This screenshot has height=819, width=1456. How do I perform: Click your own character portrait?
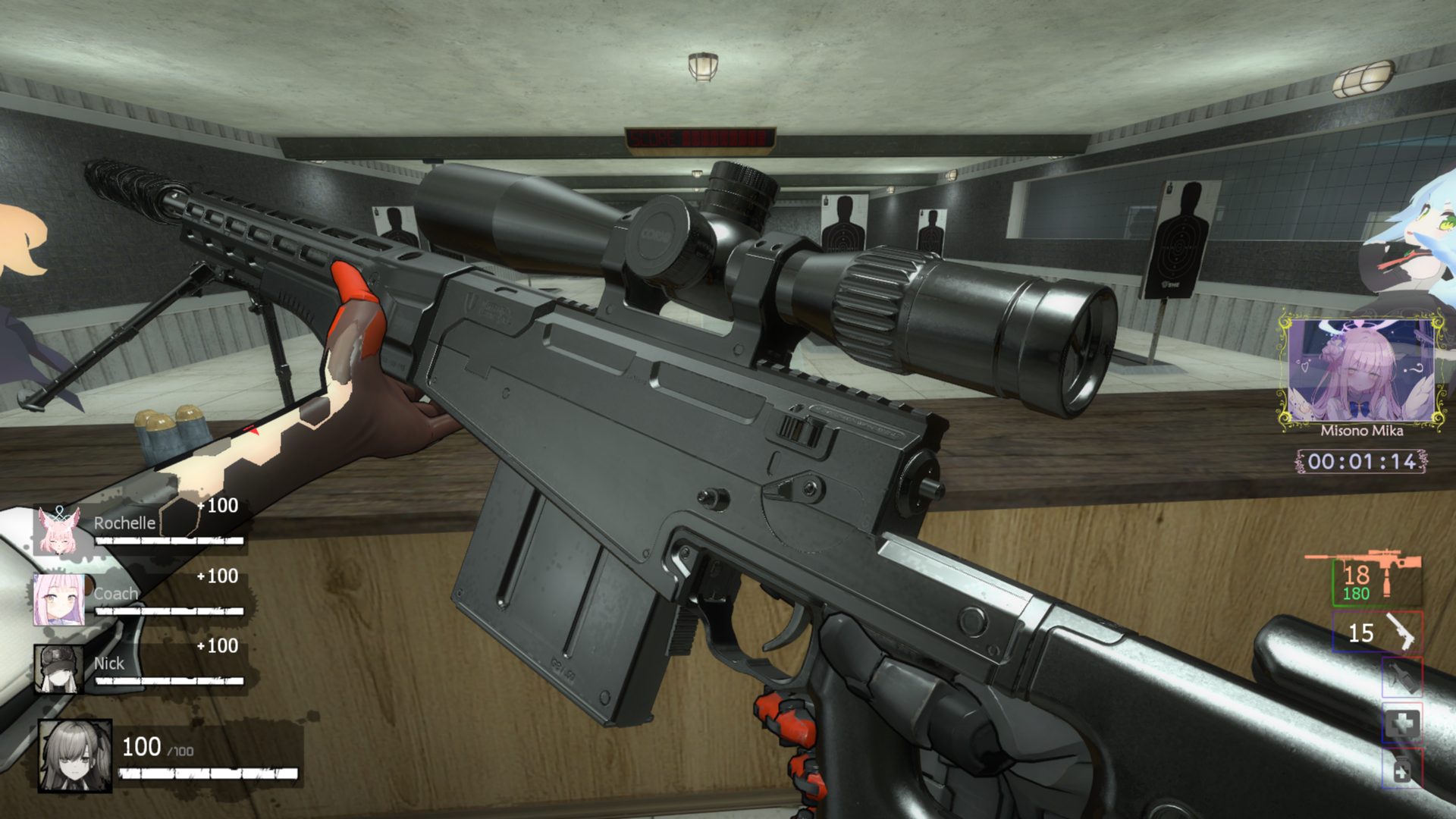coord(75,755)
